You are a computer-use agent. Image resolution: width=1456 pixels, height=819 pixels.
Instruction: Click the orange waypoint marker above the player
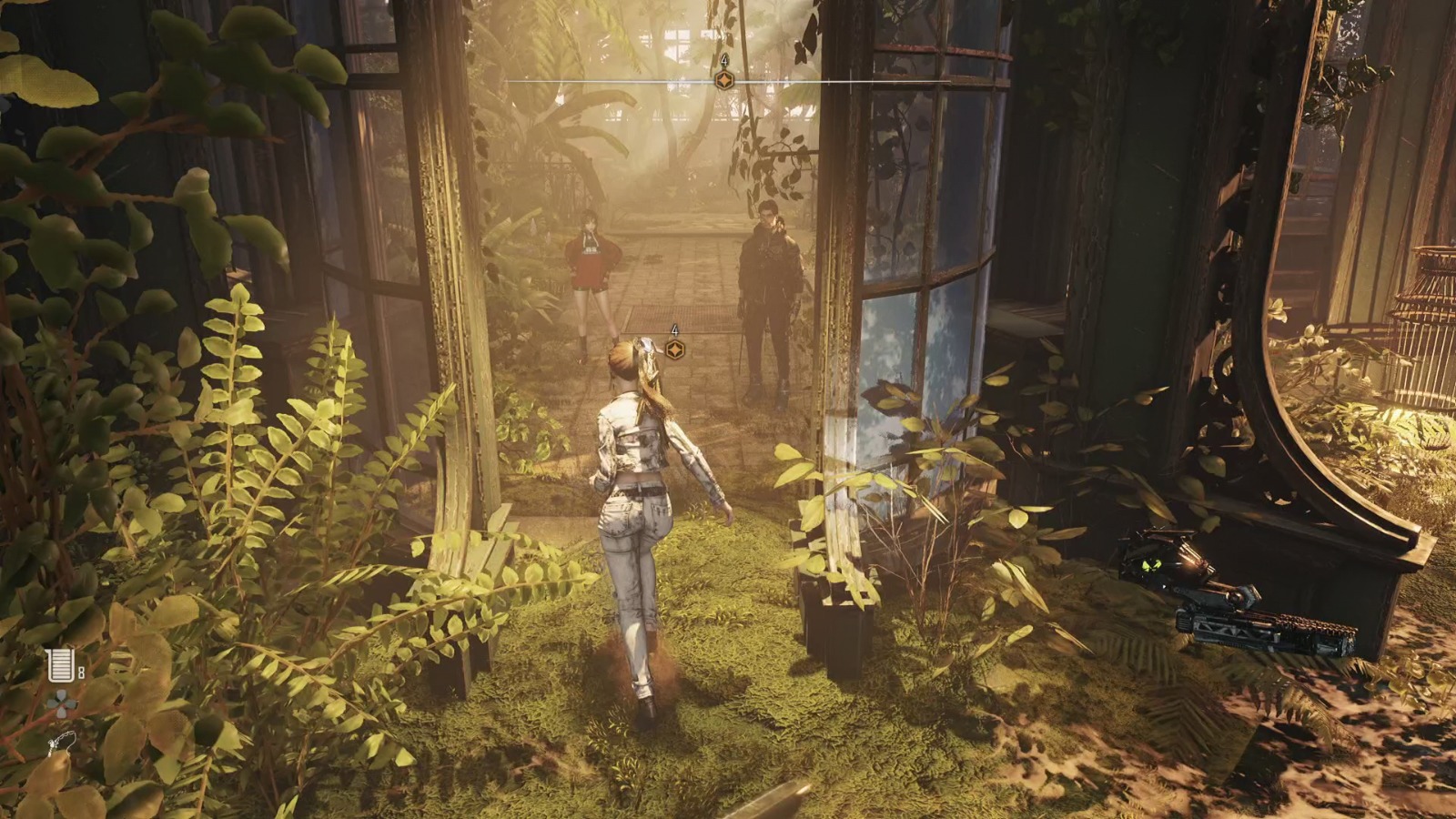point(674,349)
